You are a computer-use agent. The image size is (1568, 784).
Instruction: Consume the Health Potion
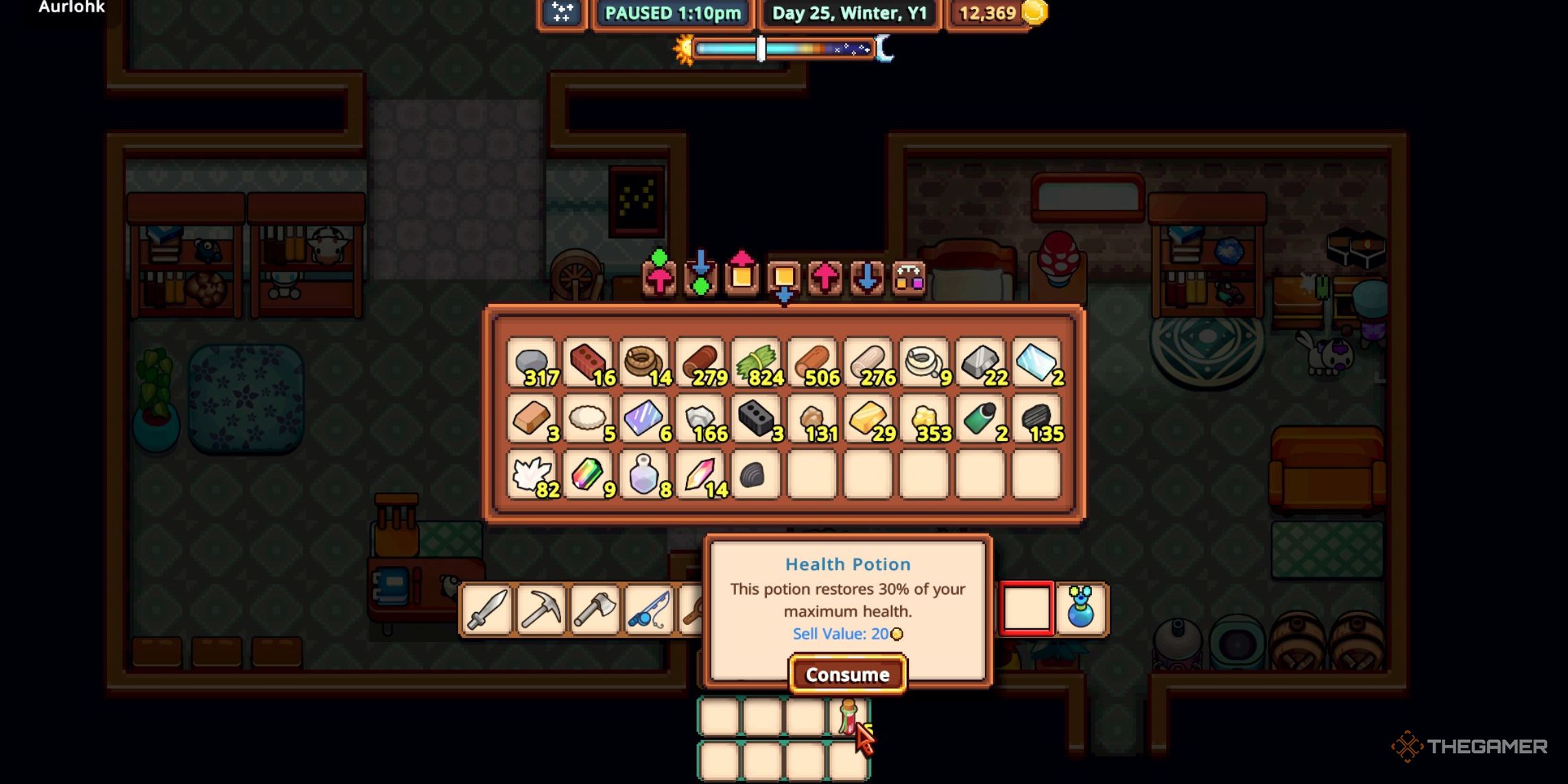[848, 675]
